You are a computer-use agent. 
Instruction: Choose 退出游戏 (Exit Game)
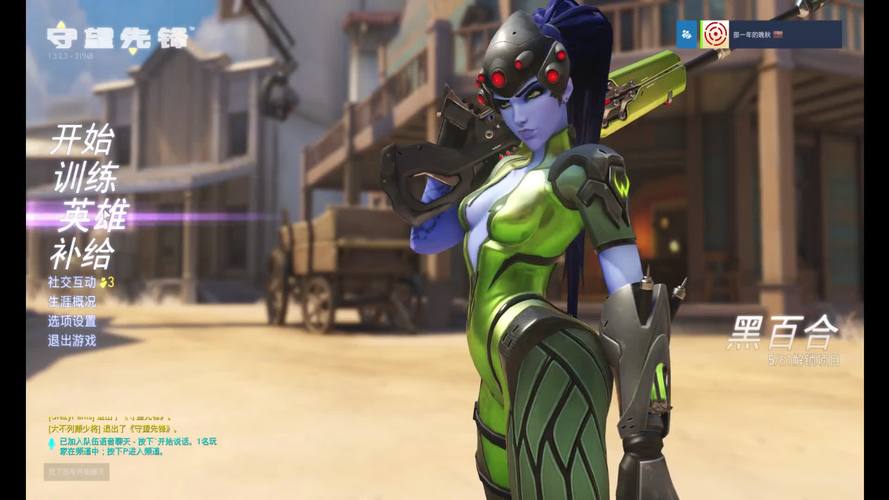pos(72,340)
